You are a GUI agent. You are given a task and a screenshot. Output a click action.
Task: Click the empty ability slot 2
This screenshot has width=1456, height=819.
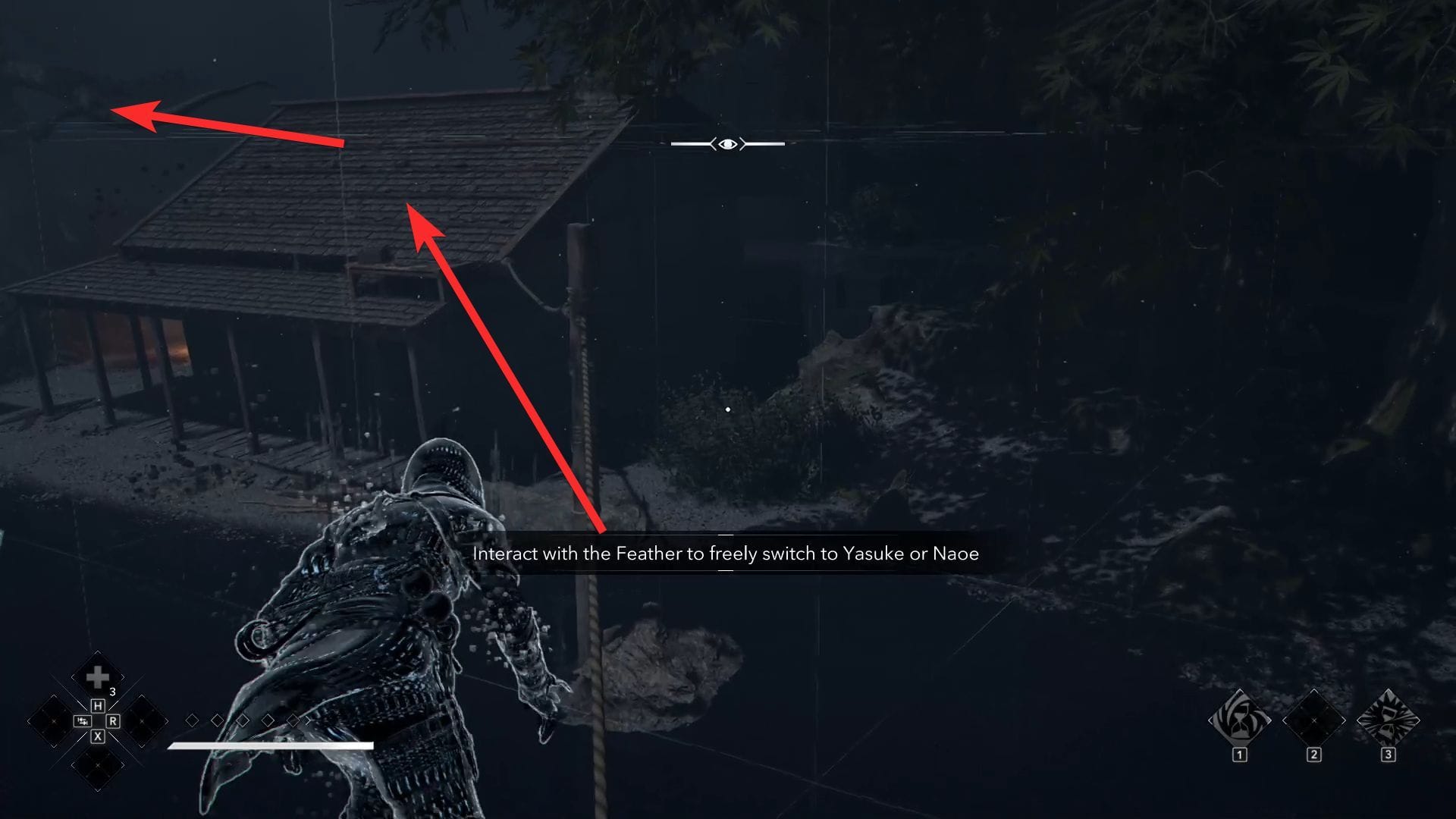coord(1314,721)
